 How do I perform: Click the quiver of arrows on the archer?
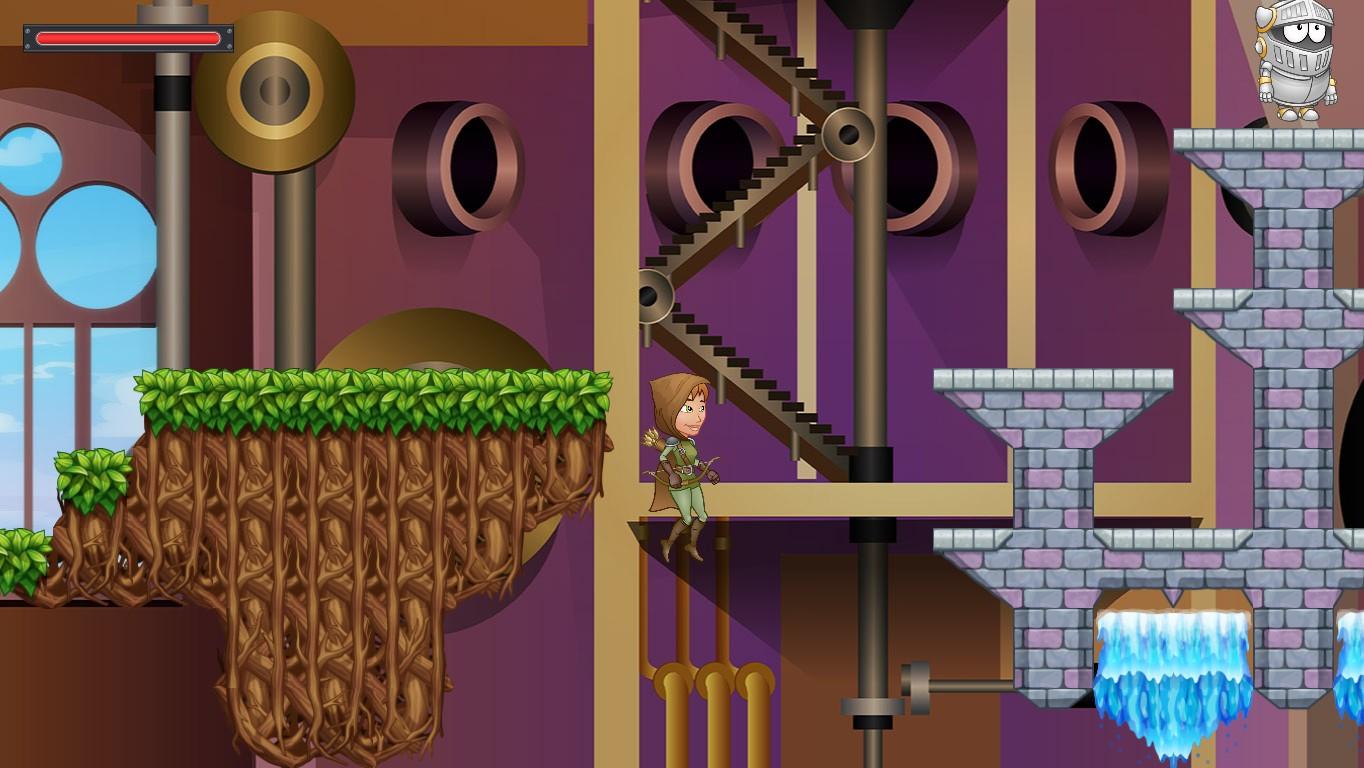[x=650, y=440]
